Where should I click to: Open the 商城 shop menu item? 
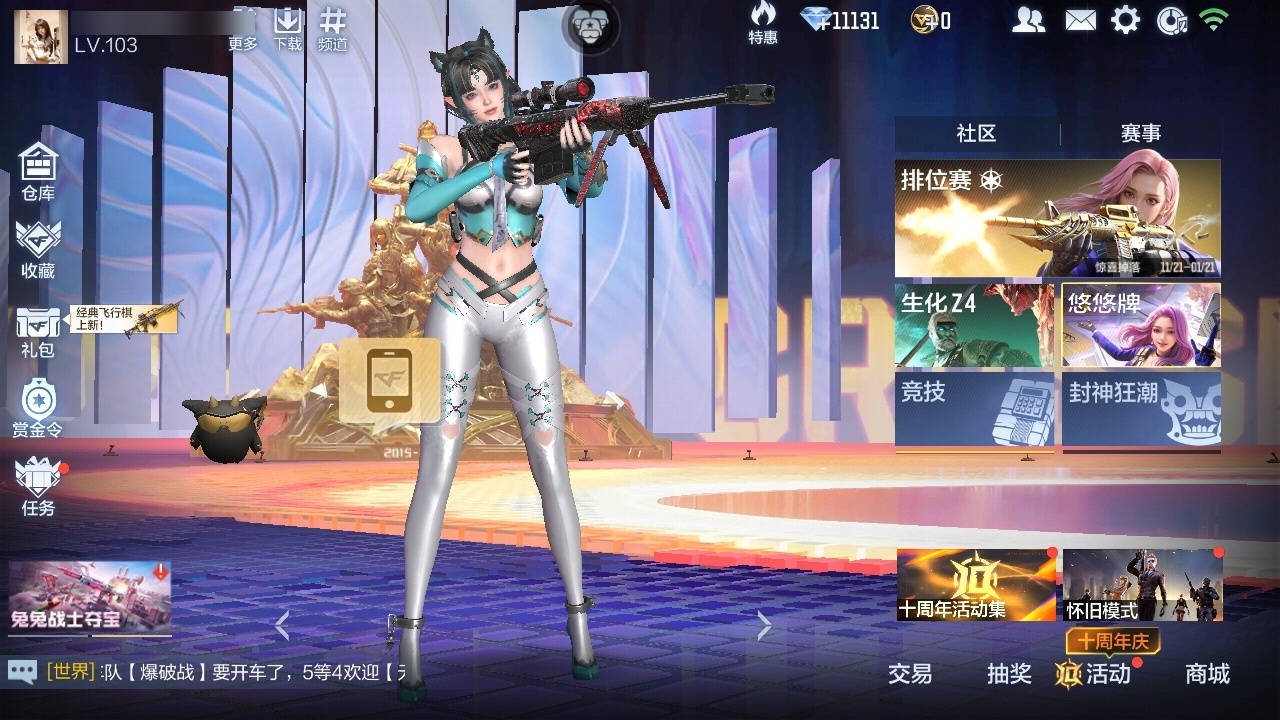[x=1210, y=675]
